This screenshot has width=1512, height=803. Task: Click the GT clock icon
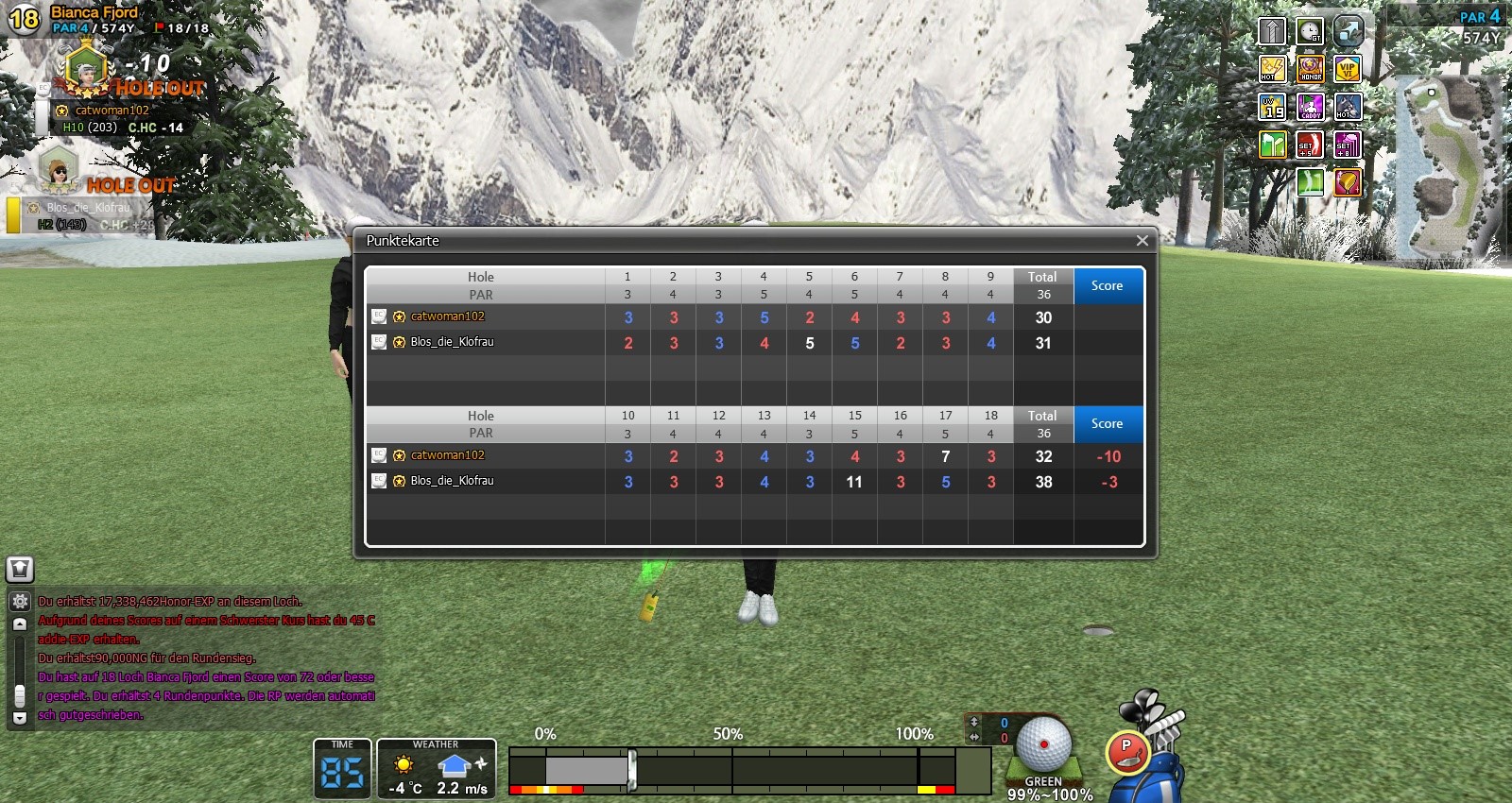click(1310, 31)
